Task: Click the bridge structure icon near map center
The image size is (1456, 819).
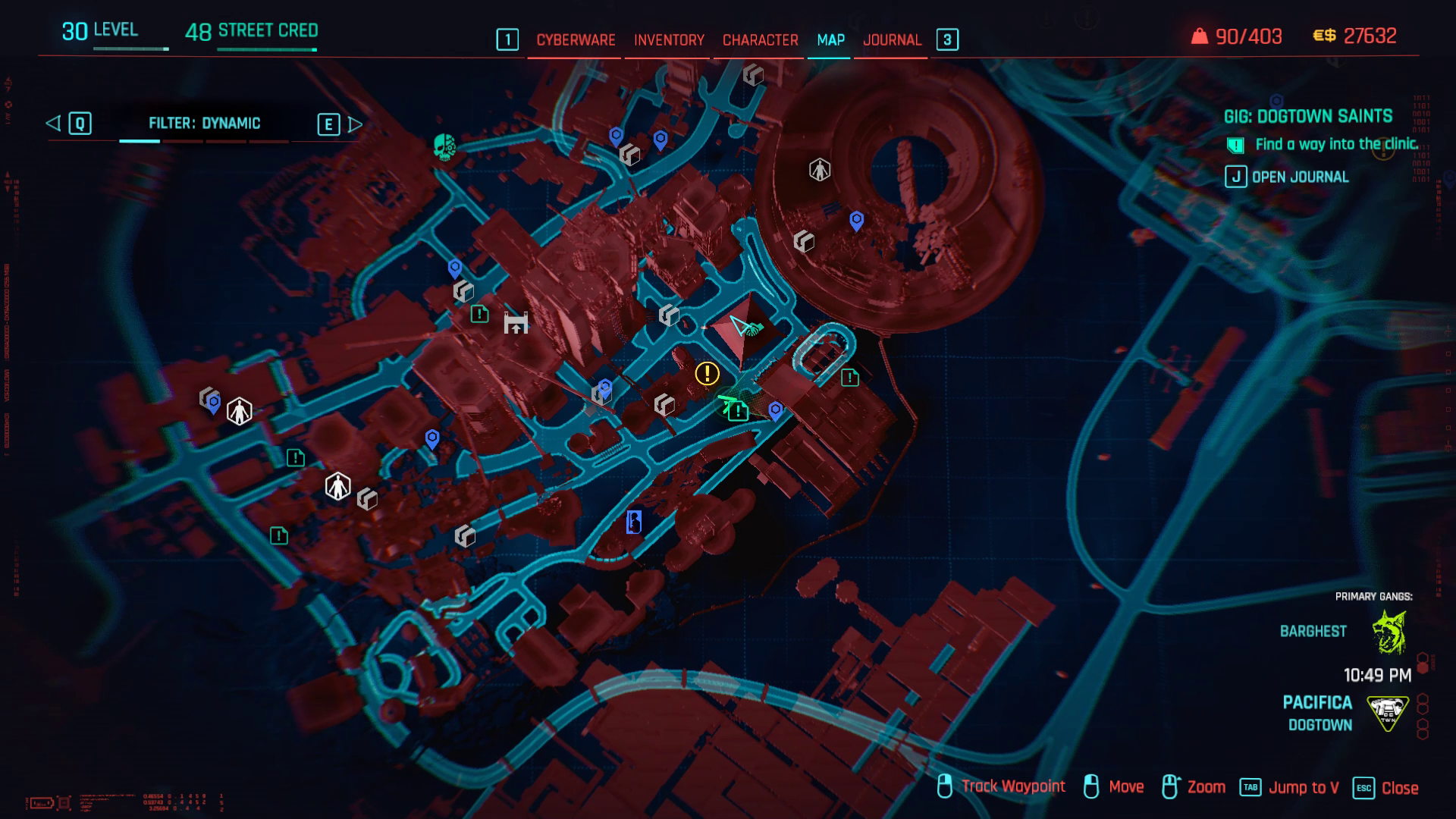Action: coord(517,324)
